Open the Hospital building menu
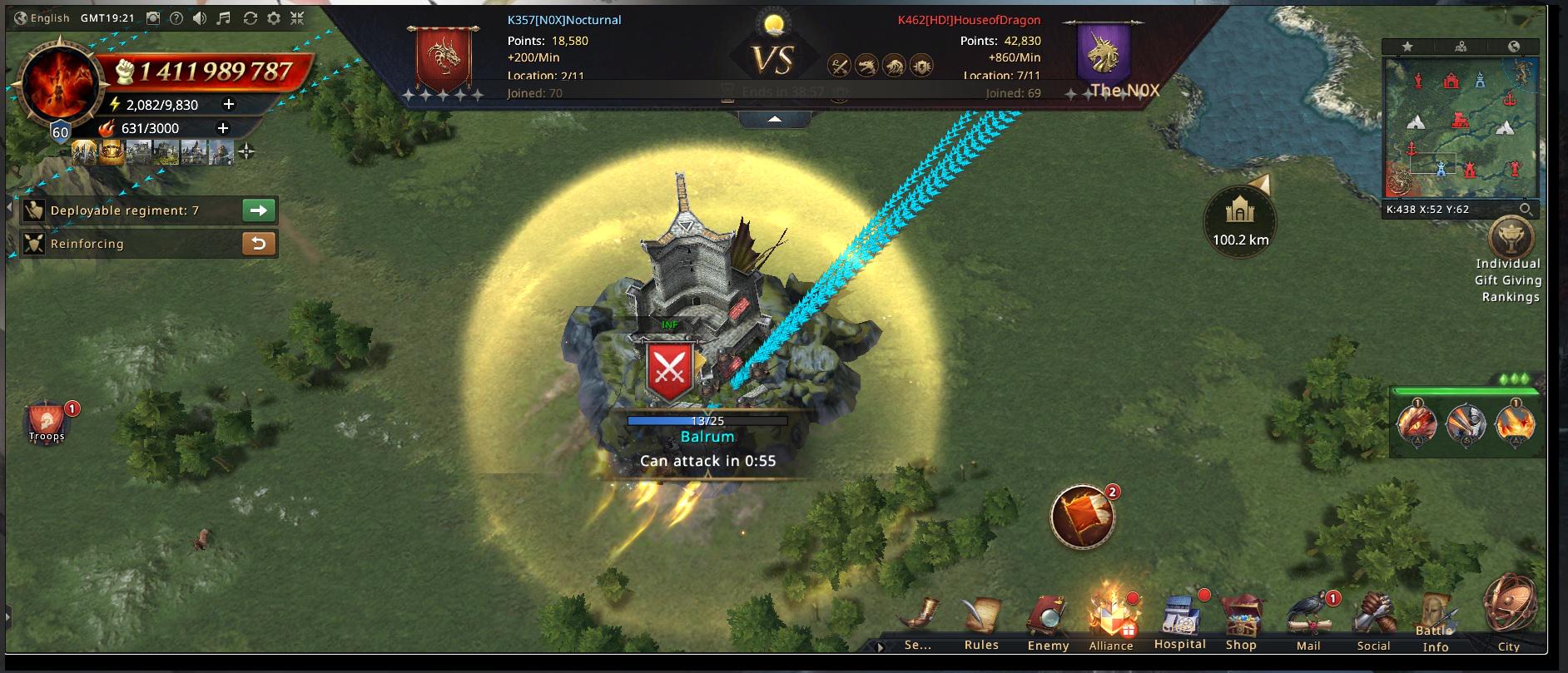1568x673 pixels. click(1179, 622)
